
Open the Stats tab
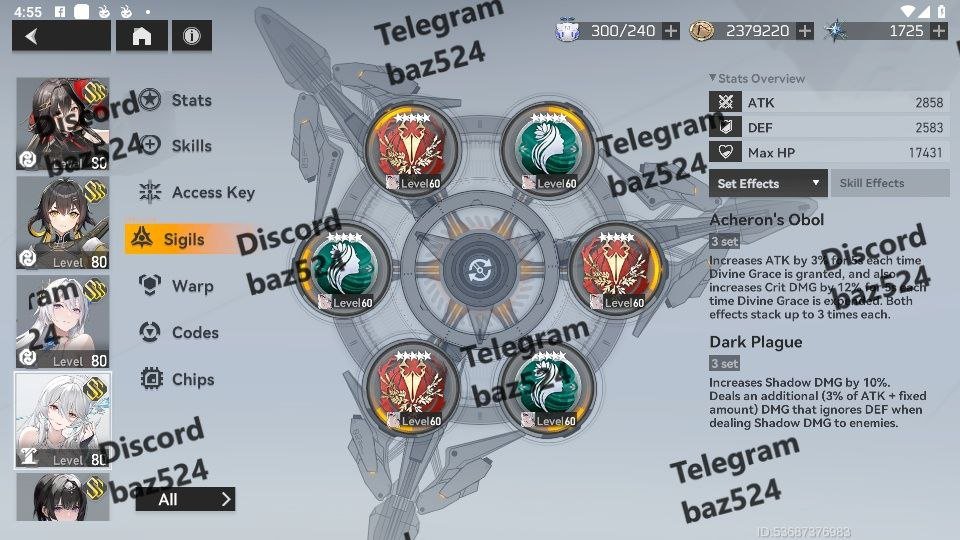click(190, 100)
